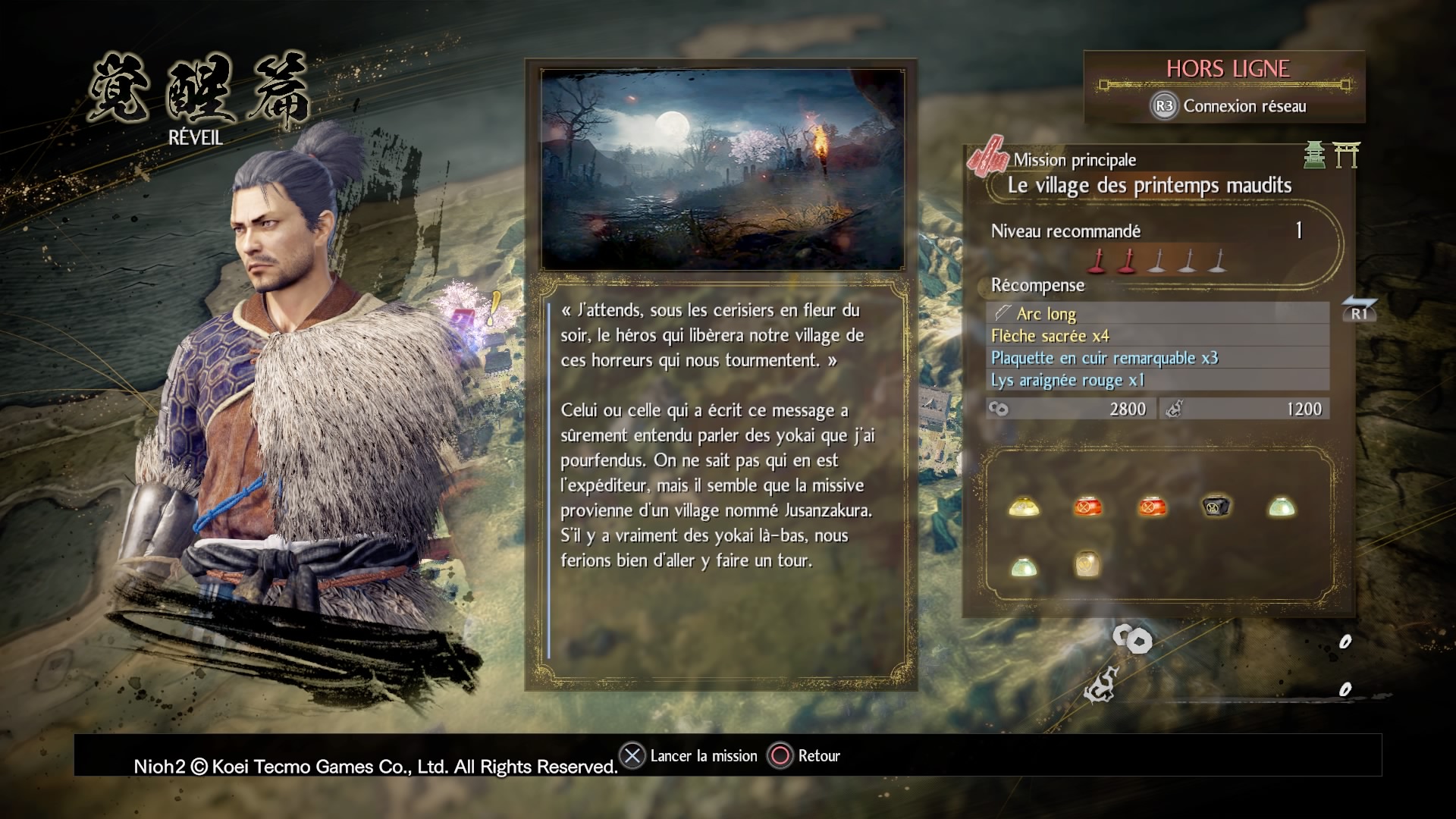This screenshot has width=1456, height=819.
Task: Select the mission title Le village des printemps maudits
Action: (x=1149, y=186)
